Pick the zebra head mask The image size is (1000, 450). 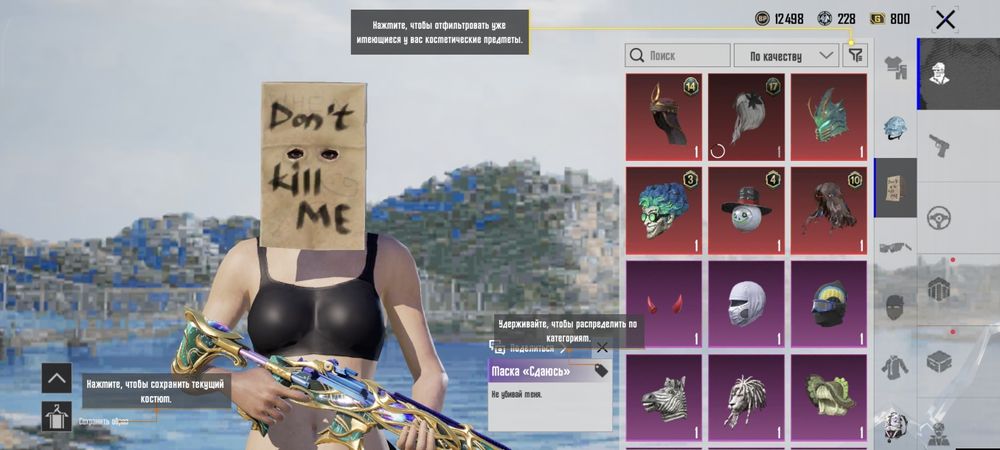pos(664,396)
